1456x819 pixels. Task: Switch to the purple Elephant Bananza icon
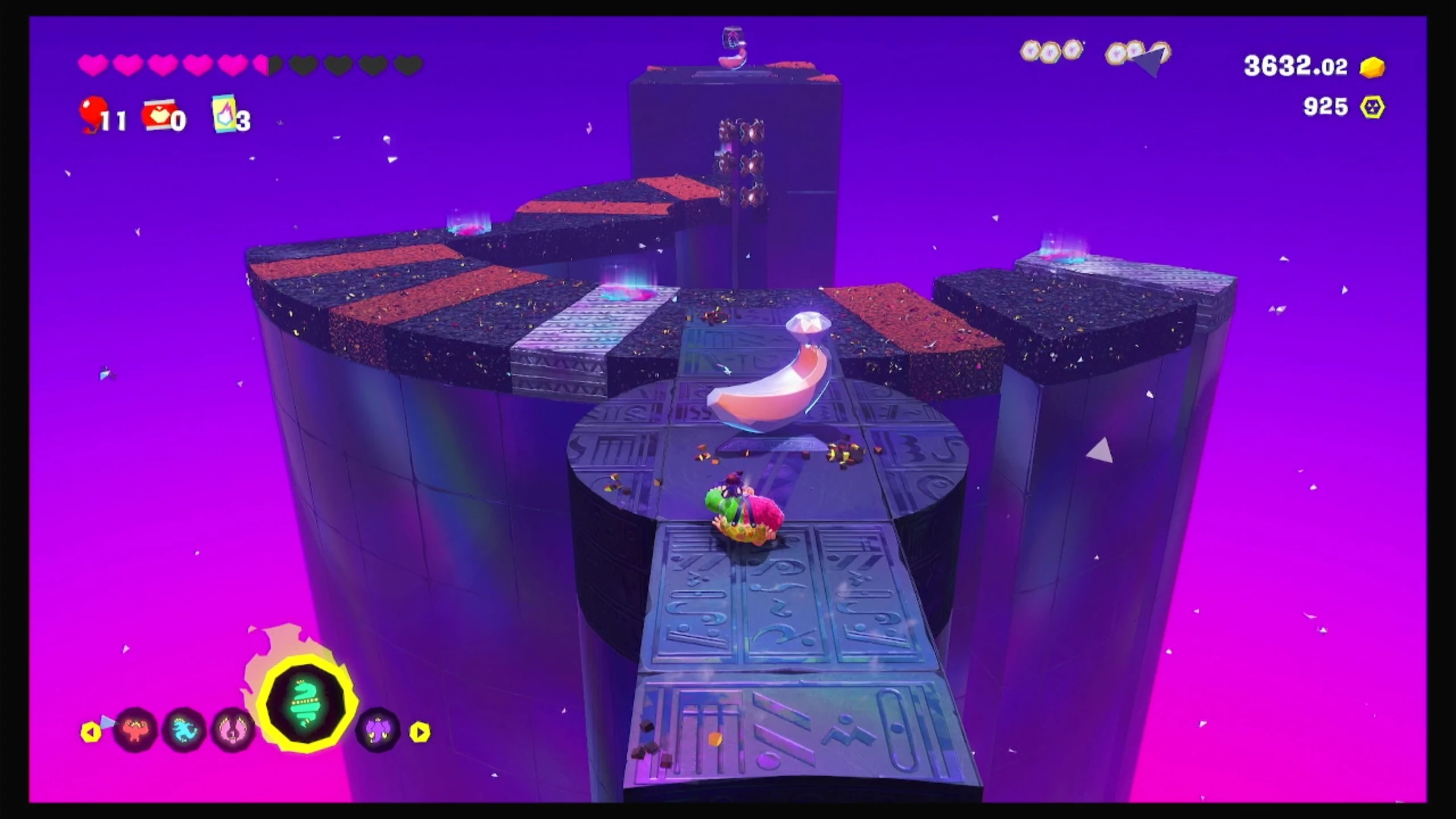[x=378, y=730]
